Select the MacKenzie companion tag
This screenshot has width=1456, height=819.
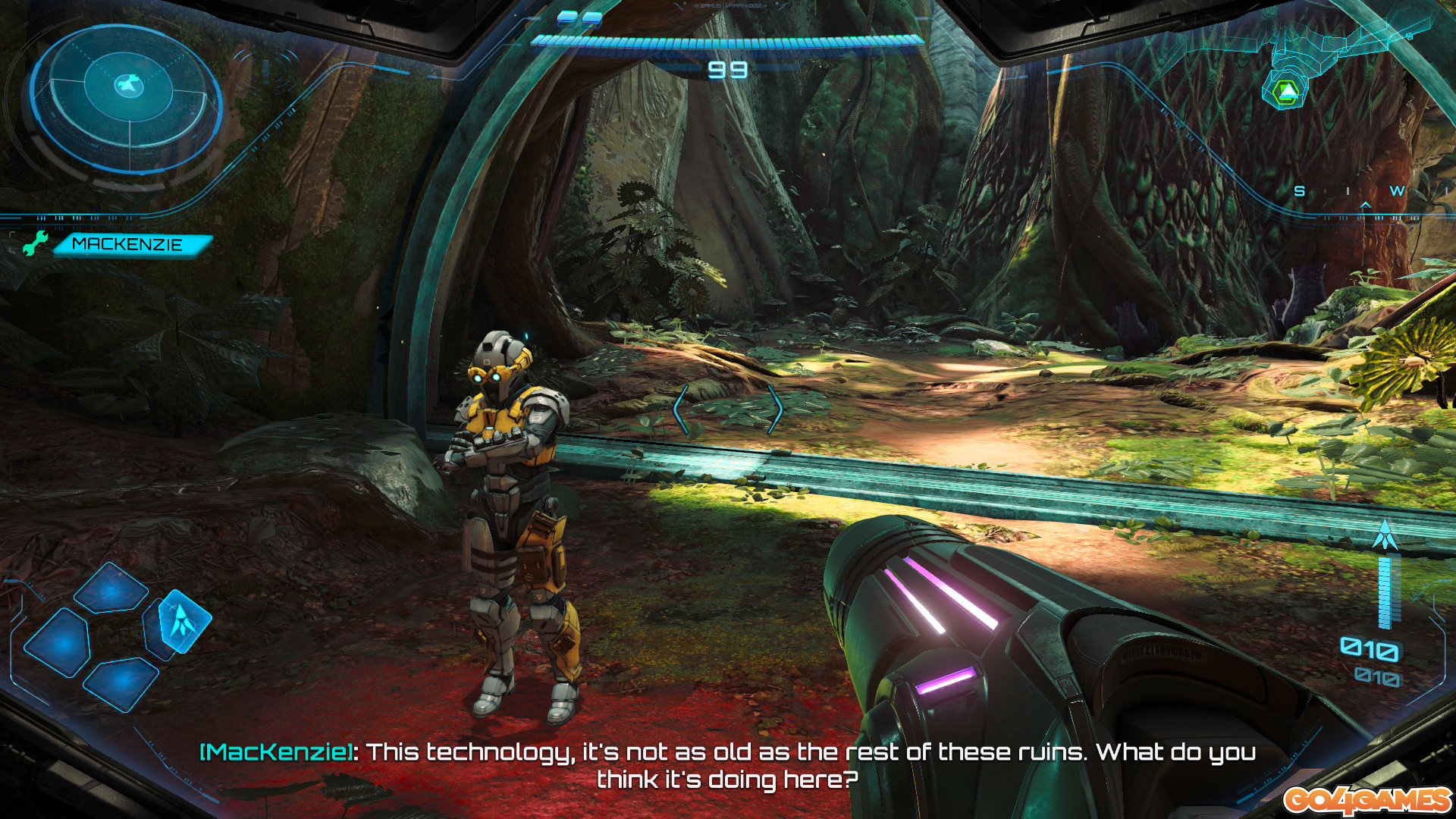pyautogui.click(x=129, y=244)
